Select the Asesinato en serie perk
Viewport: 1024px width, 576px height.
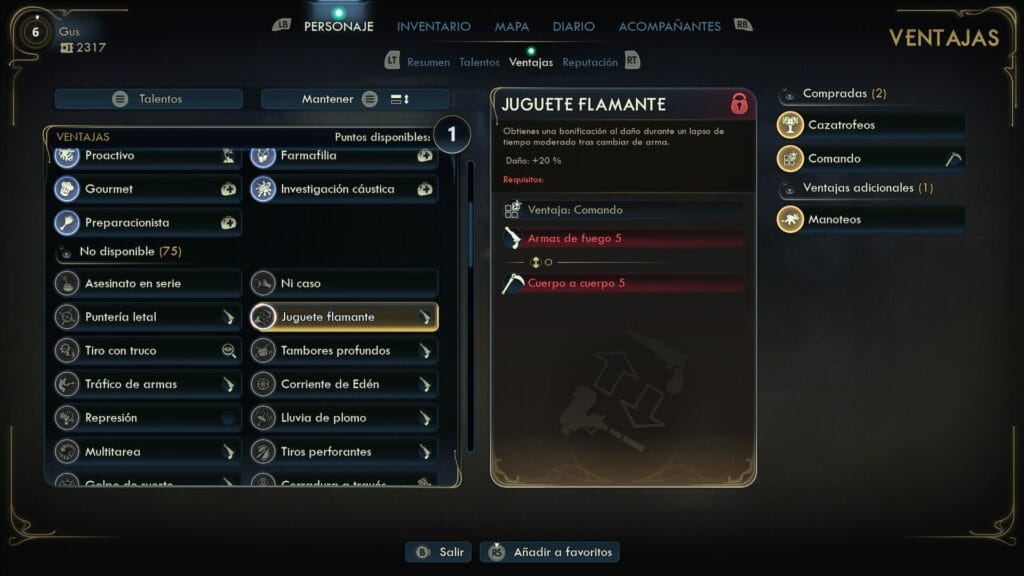(x=147, y=283)
